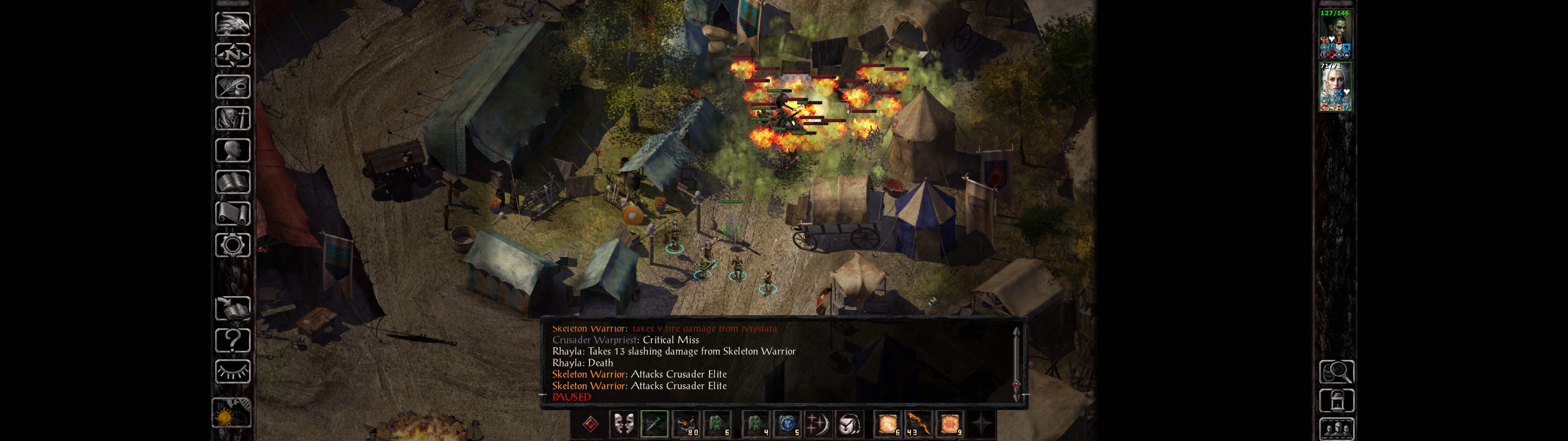Open the journal quill button
Screen dimensions: 1568x441
[232, 86]
